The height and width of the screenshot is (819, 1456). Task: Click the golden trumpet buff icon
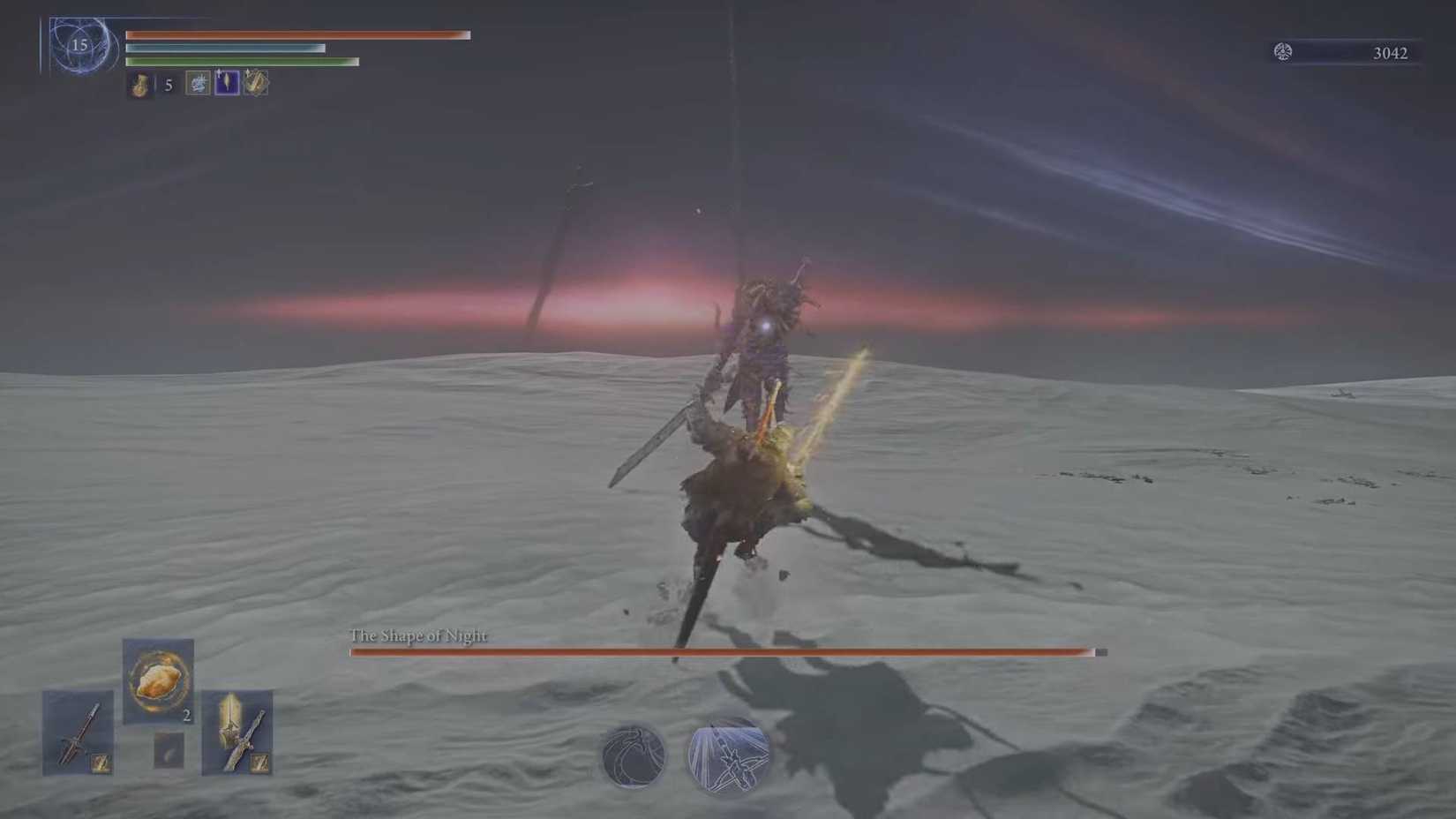click(x=255, y=84)
